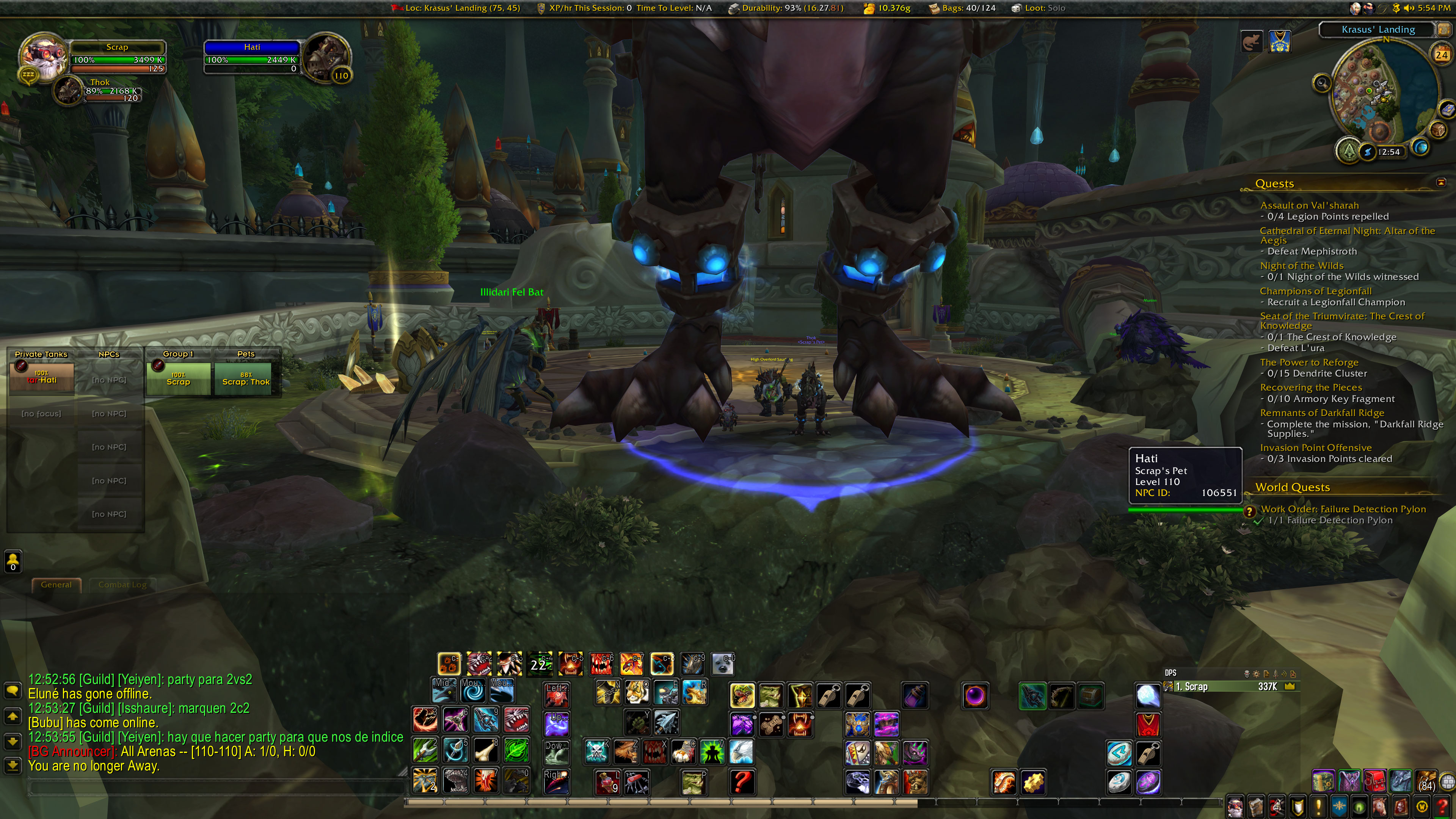Open the calendar button showing 24
The height and width of the screenshot is (819, 1456).
point(1441,55)
